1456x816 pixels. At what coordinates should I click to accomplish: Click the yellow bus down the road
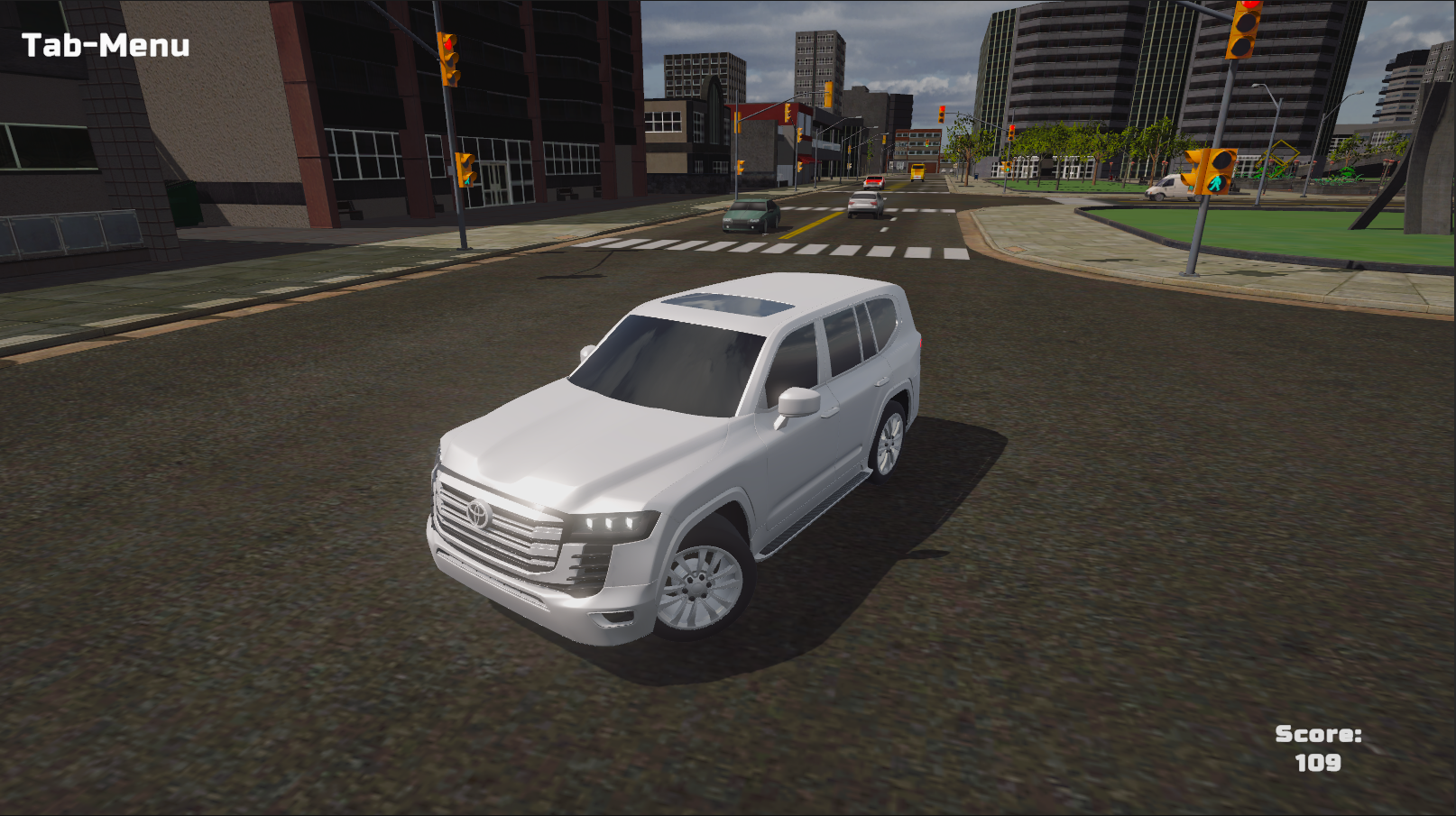click(917, 171)
